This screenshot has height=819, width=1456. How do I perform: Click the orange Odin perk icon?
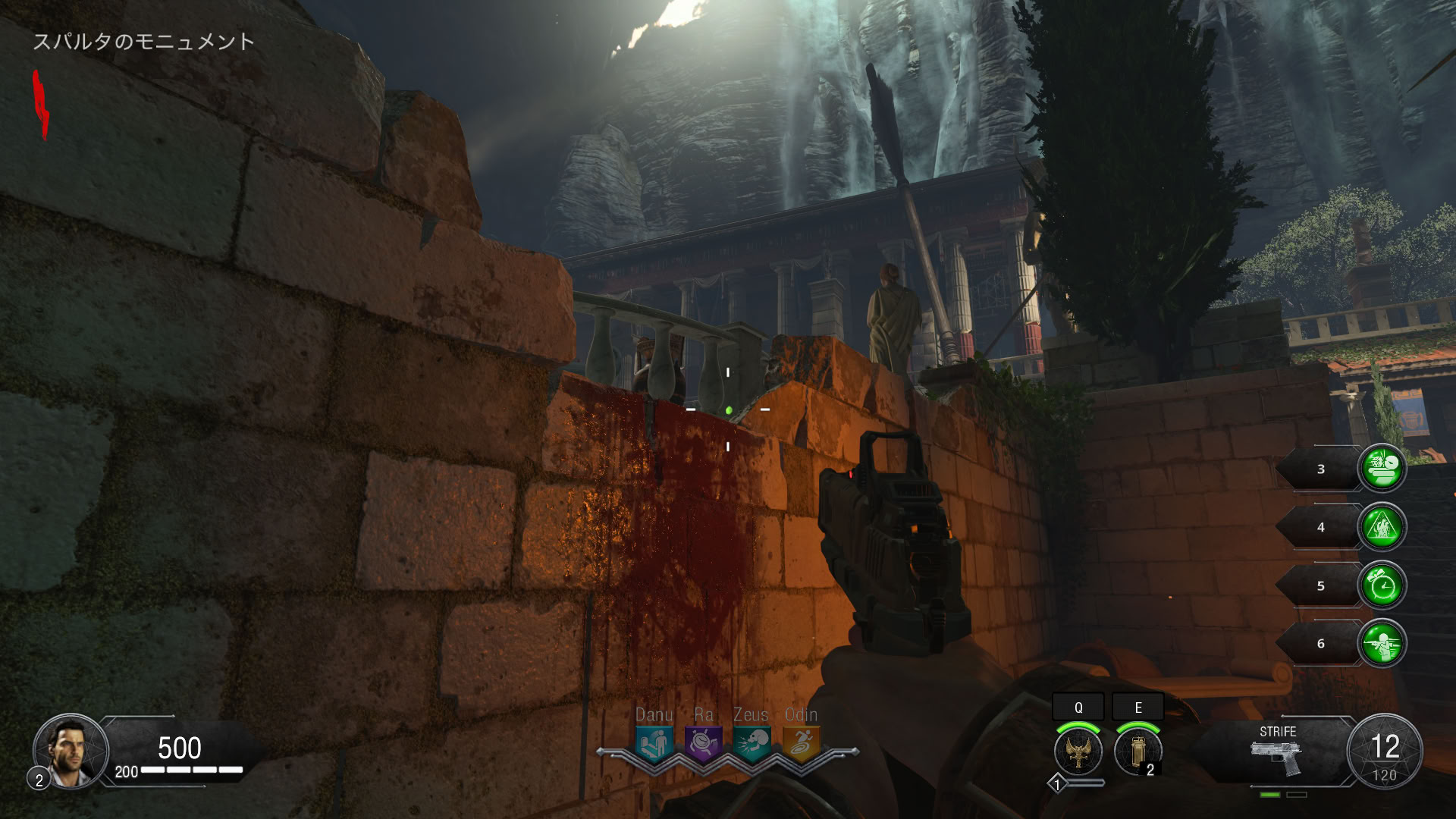coord(801,743)
